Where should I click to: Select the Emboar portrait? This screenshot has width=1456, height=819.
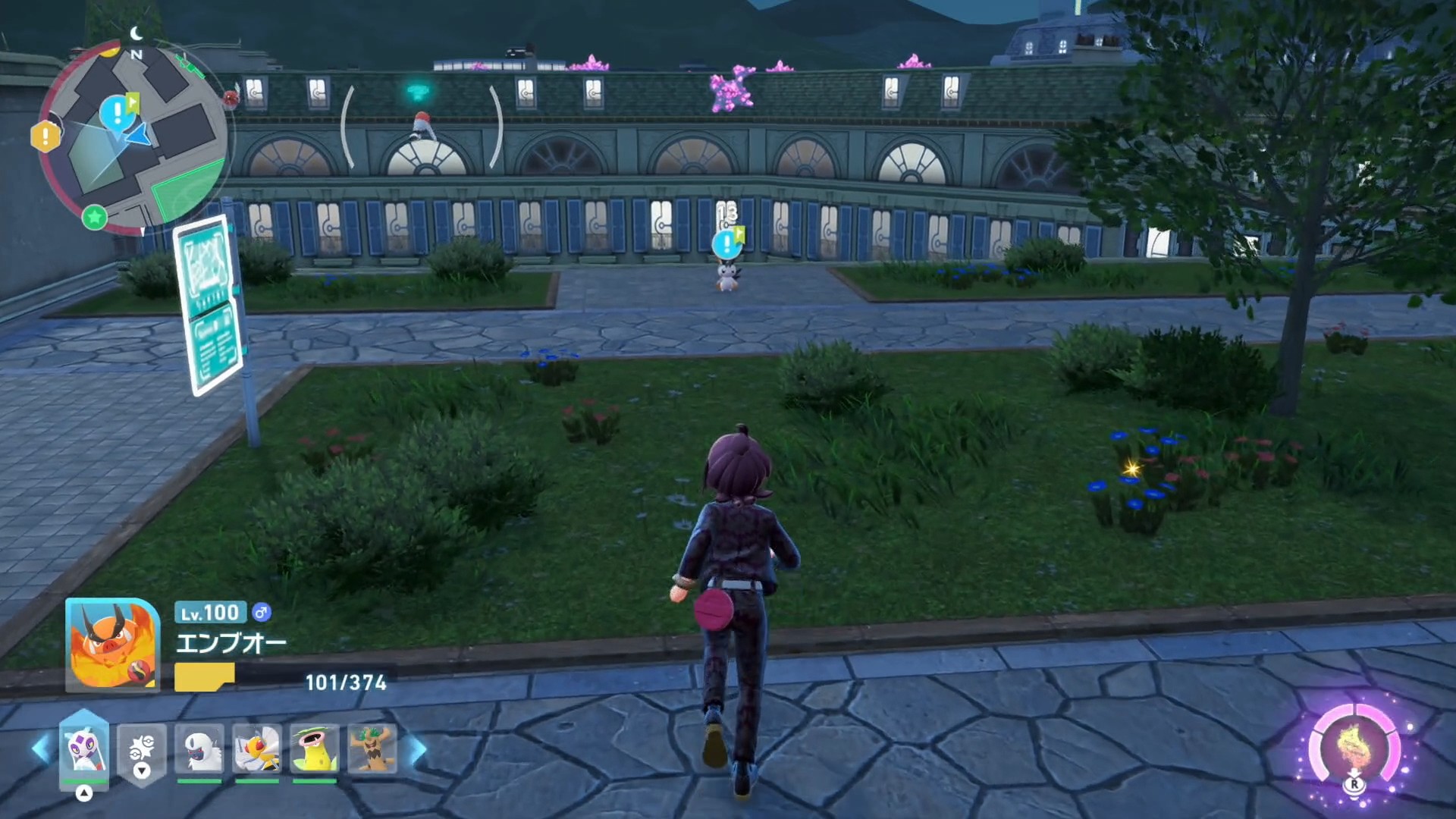(x=112, y=645)
